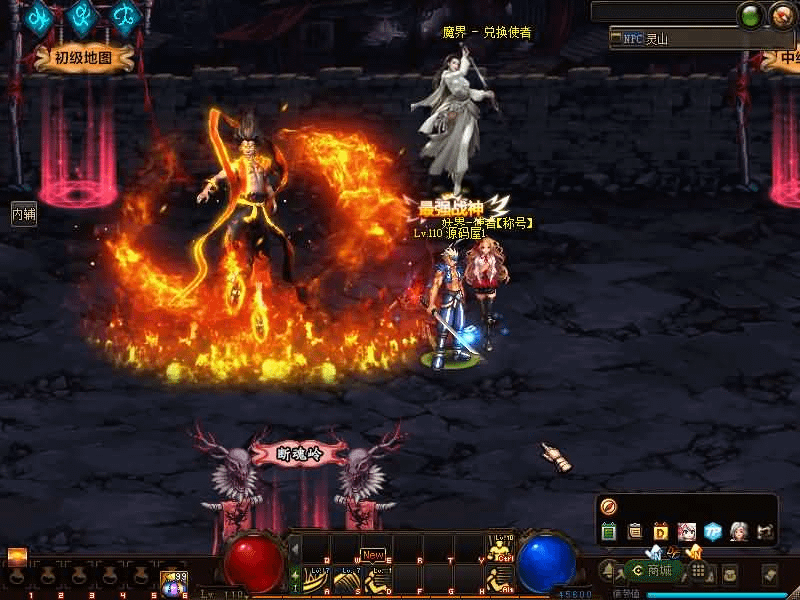Open the 内辅 side tab
This screenshot has width=800, height=600.
click(x=23, y=214)
